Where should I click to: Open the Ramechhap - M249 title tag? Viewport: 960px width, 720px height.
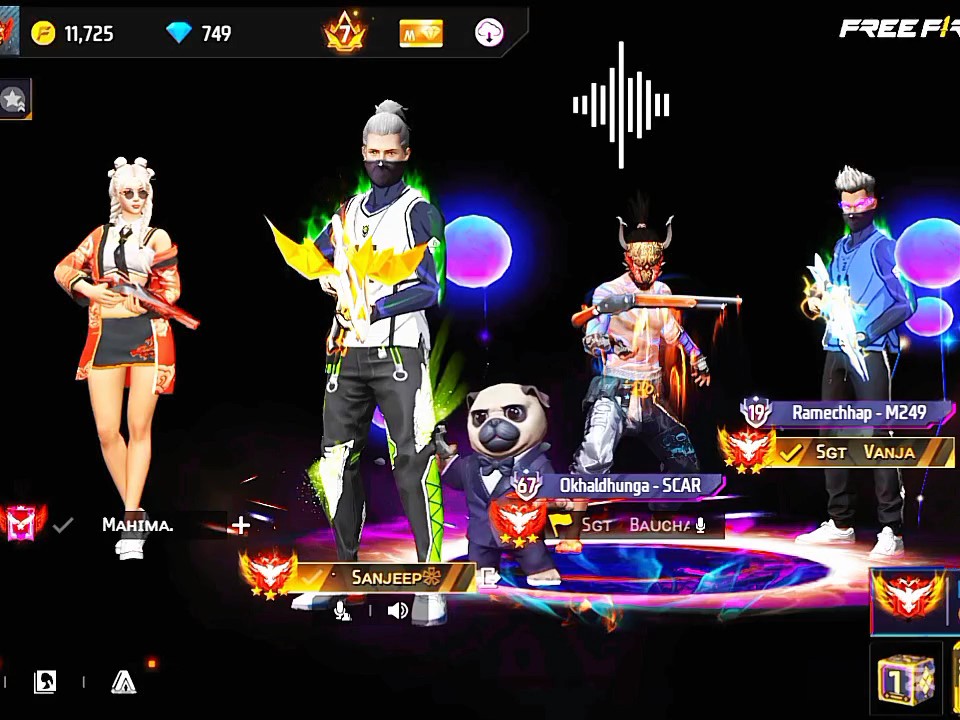858,412
